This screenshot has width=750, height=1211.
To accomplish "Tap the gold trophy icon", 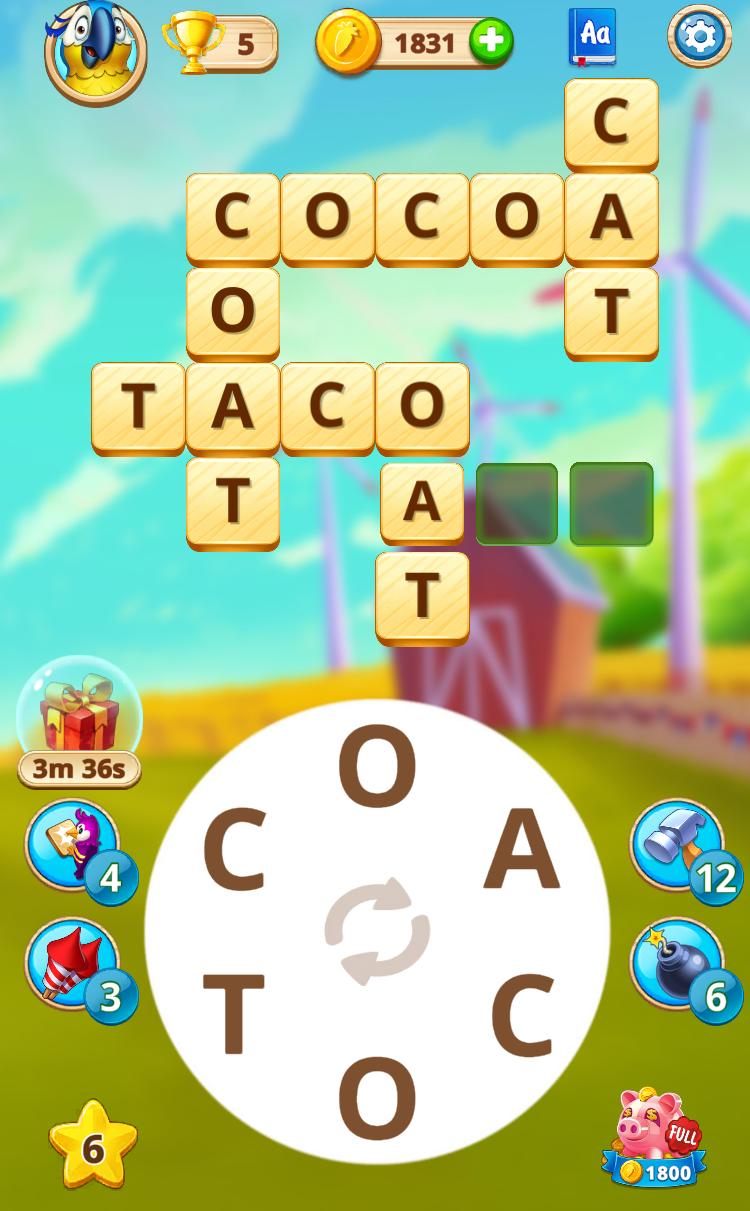I will click(x=193, y=43).
